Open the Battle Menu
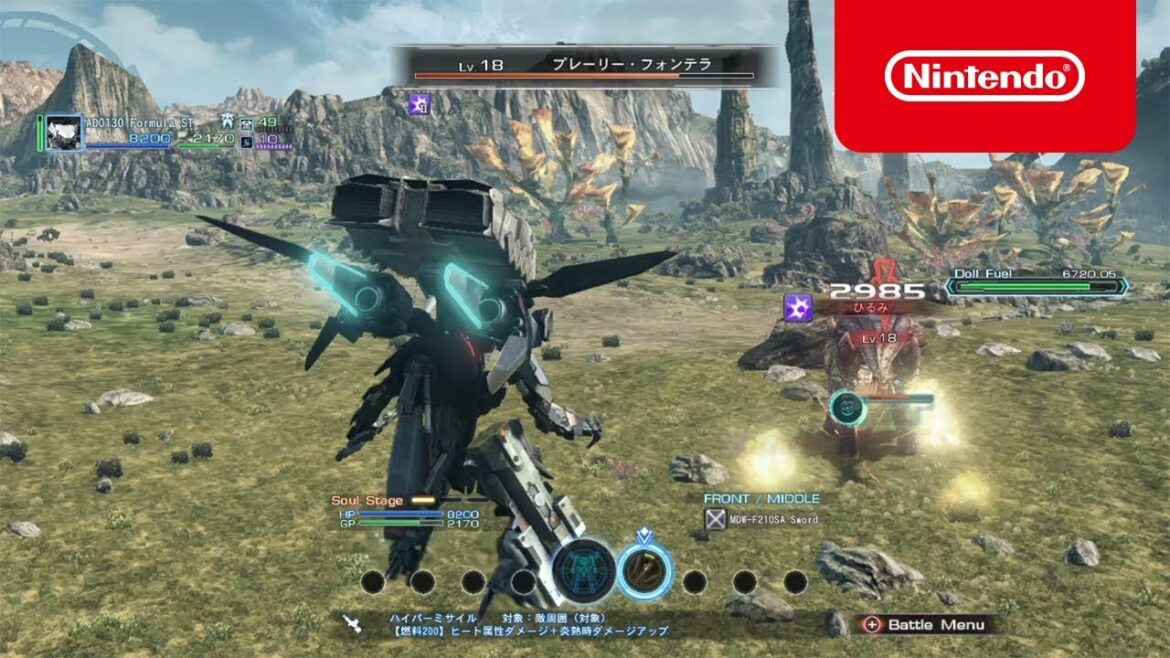1170x658 pixels. click(924, 624)
